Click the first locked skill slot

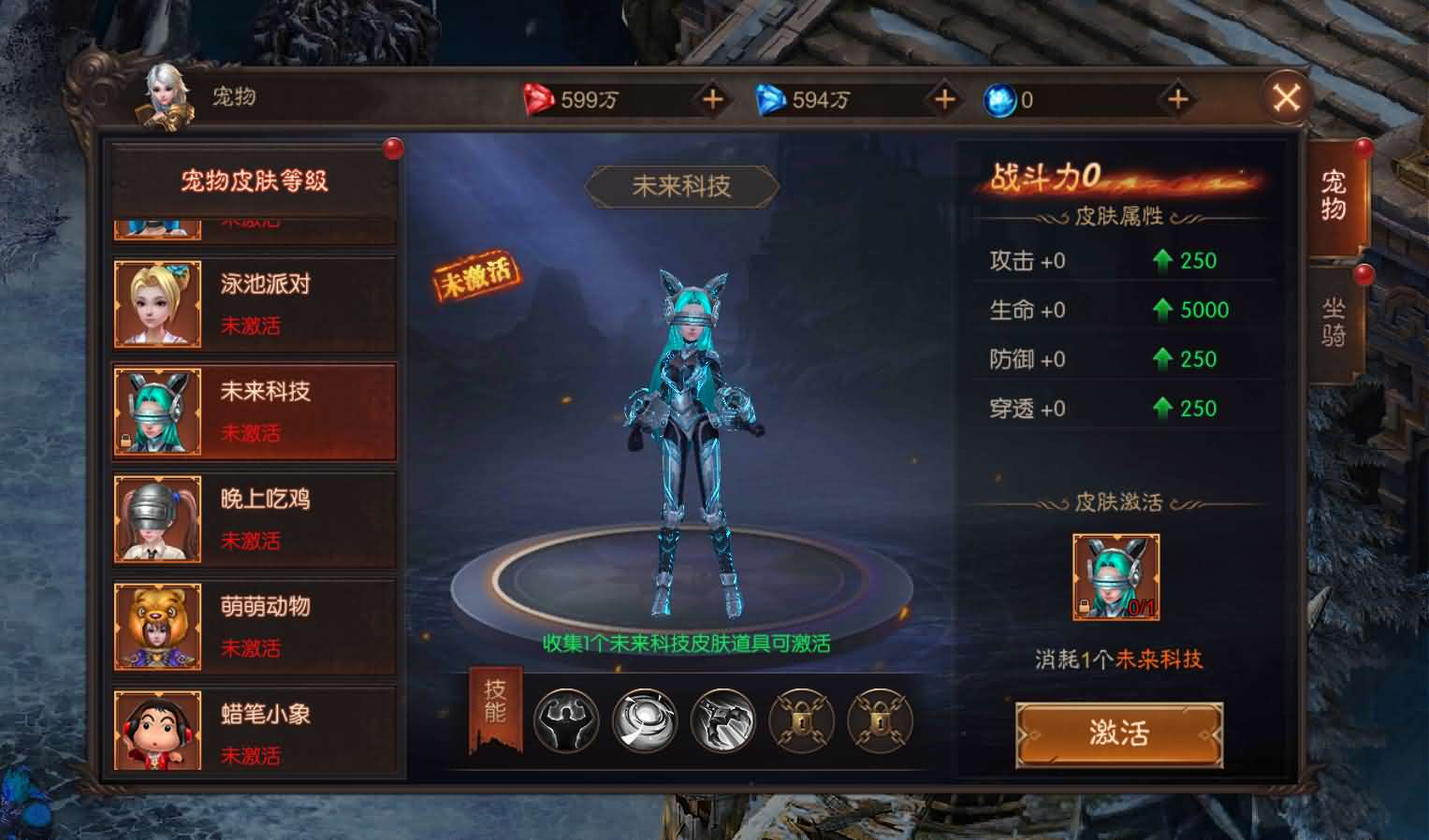[x=802, y=722]
